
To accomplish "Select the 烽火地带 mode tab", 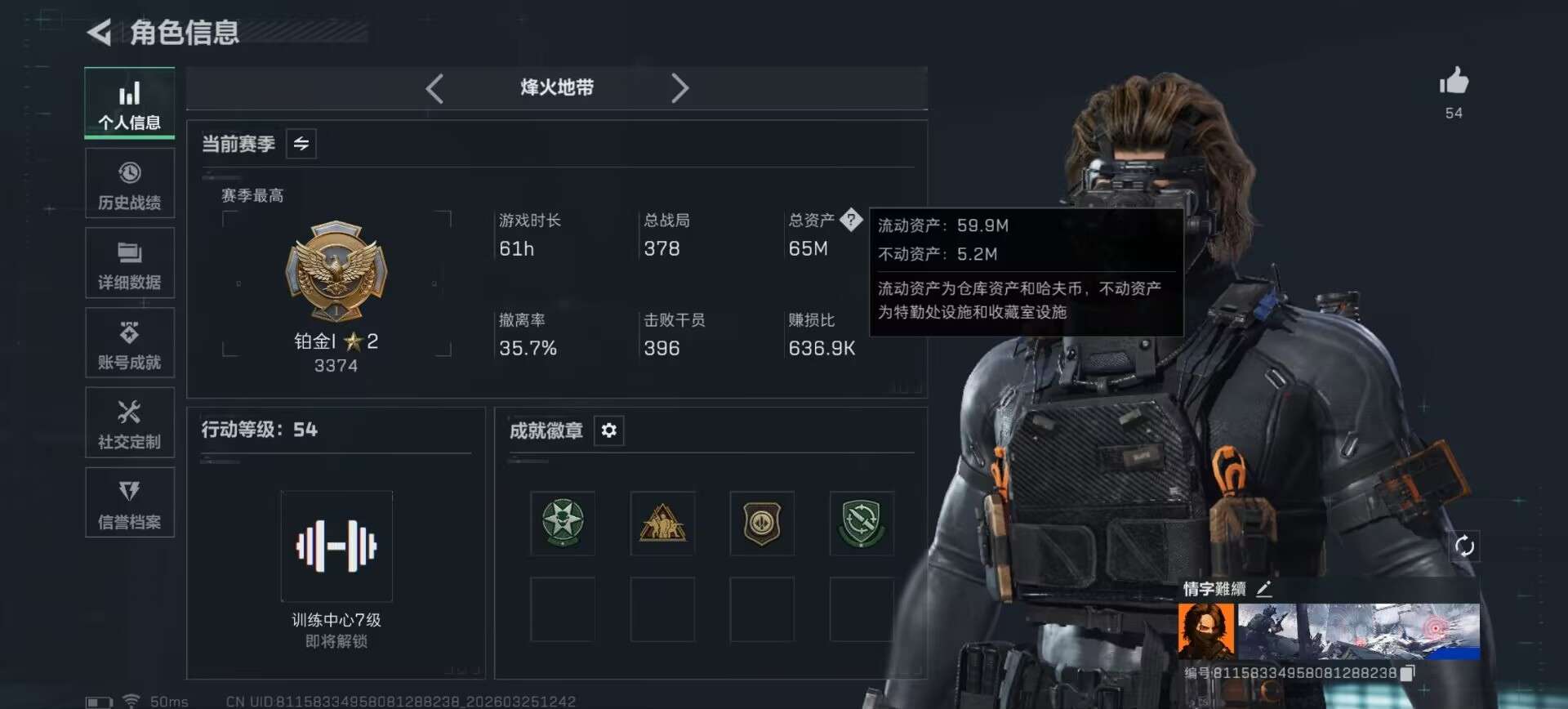I will 558,88.
